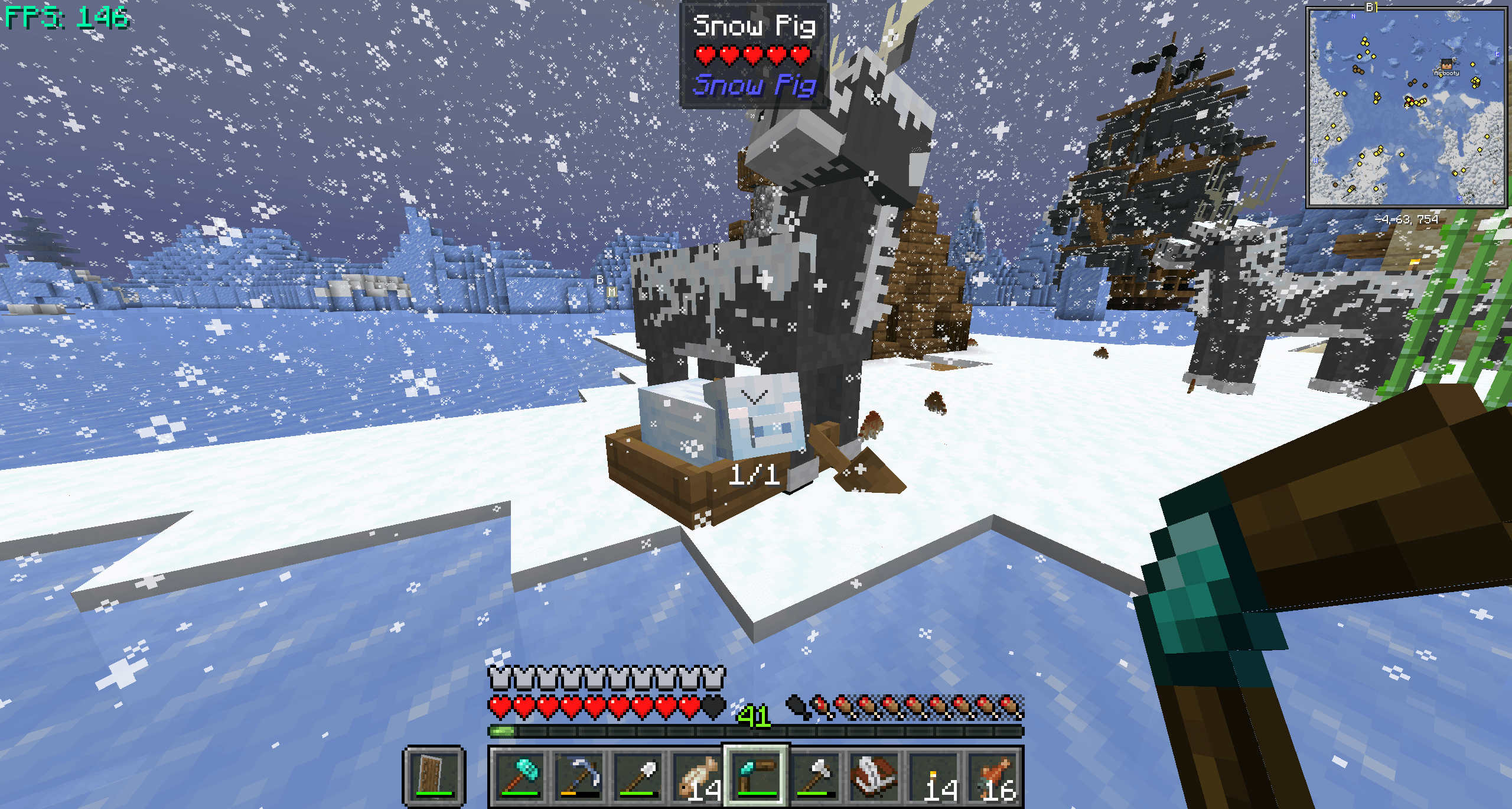The height and width of the screenshot is (809, 1512).
Task: Click the shield in the offhand slot
Action: (x=432, y=774)
